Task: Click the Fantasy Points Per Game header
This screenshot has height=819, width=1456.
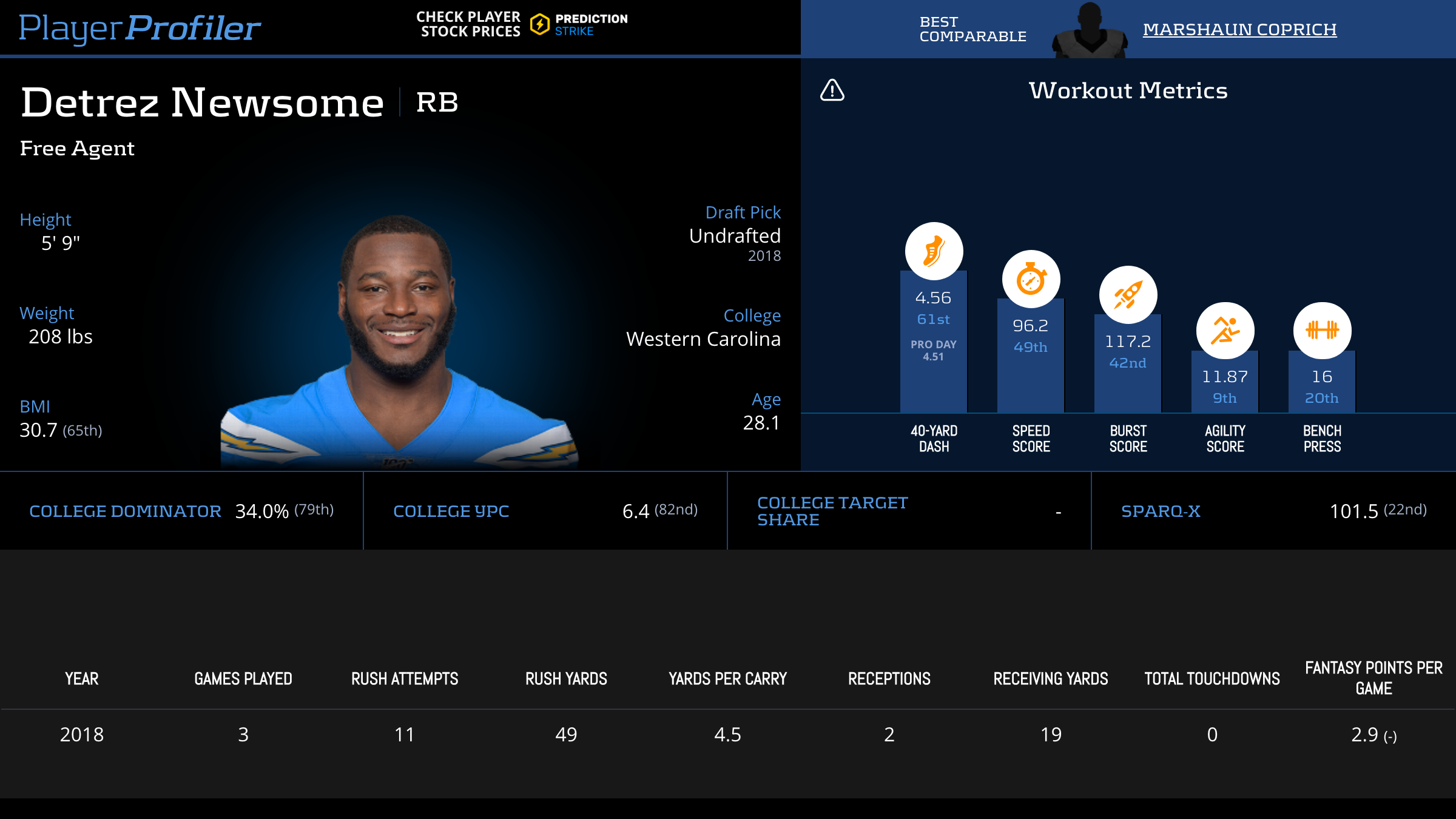Action: click(1373, 678)
